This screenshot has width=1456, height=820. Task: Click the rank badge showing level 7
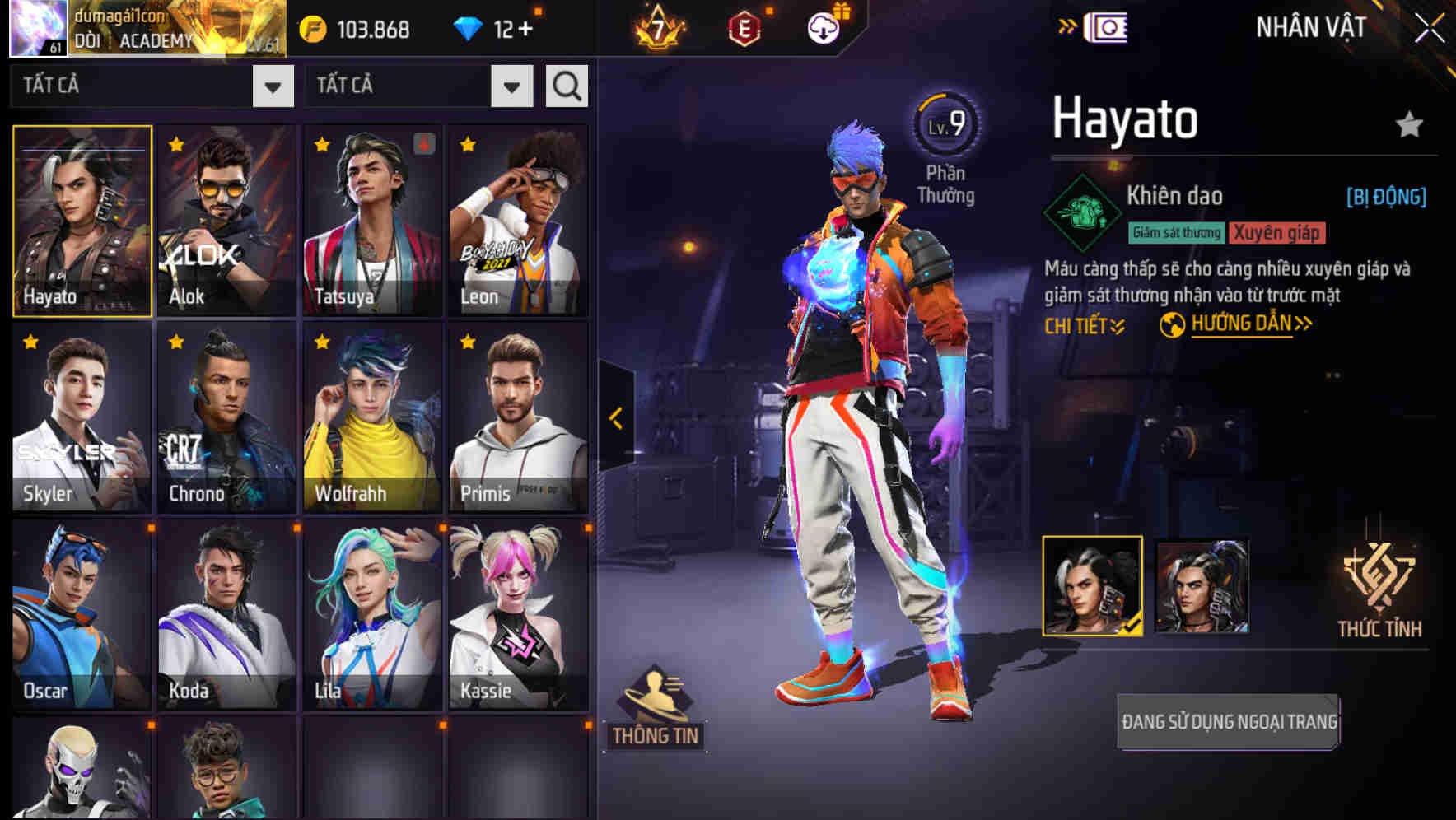(x=656, y=26)
